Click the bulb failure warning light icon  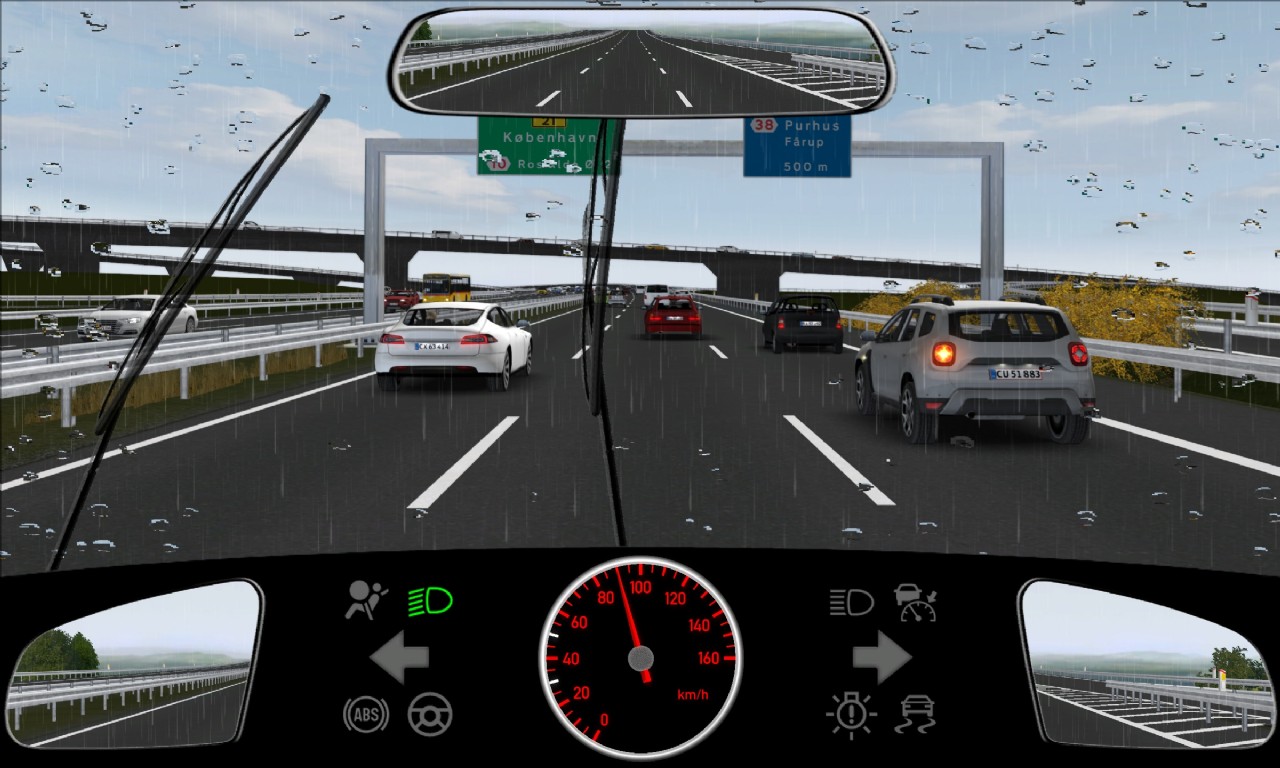[x=851, y=714]
